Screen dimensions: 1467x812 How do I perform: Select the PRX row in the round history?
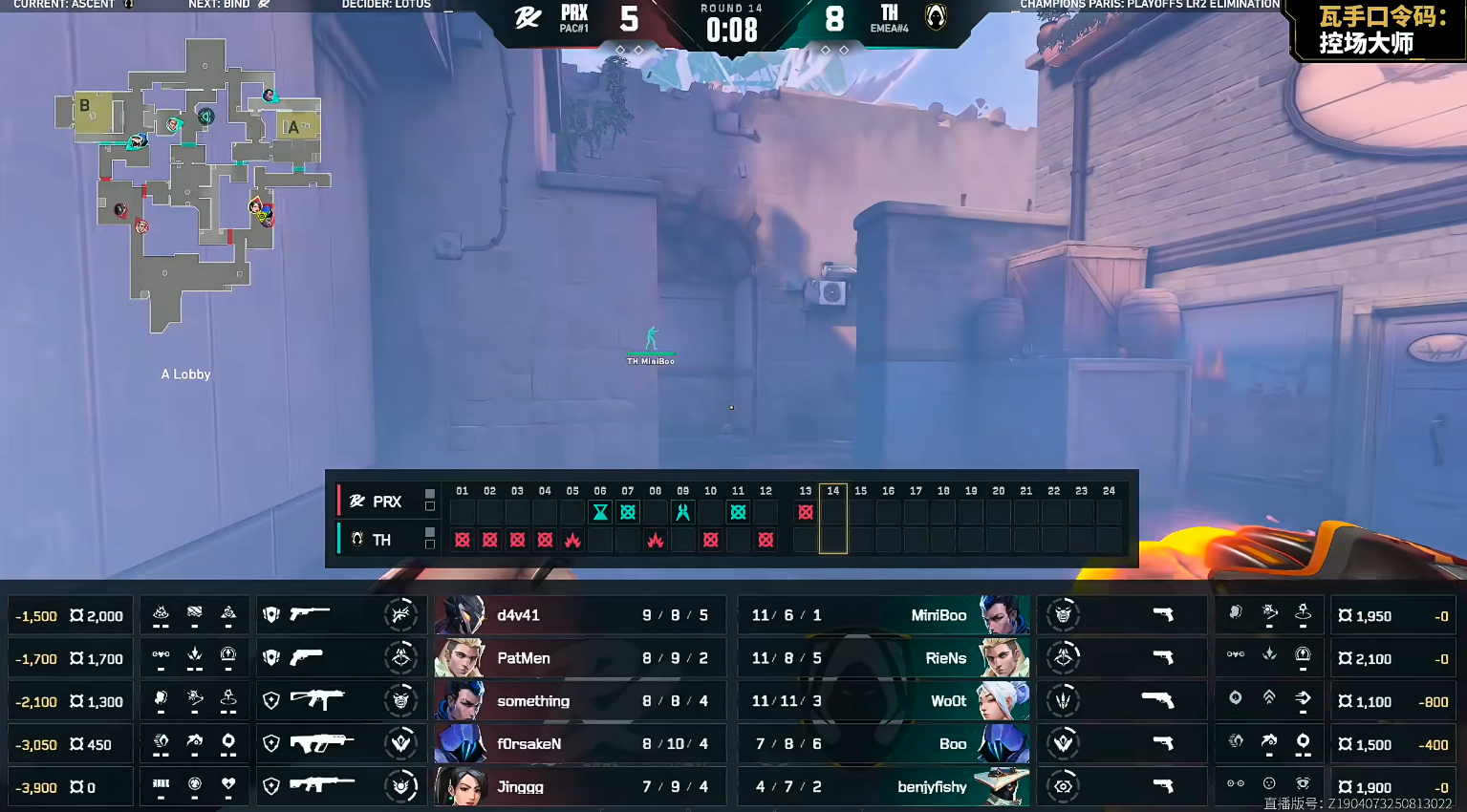(377, 502)
